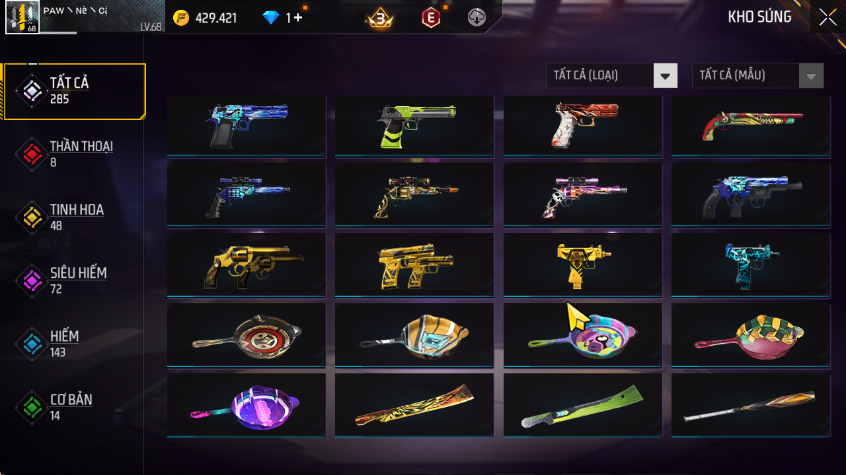
Task: Pick the red flintlock pistol skin
Action: pyautogui.click(x=750, y=125)
